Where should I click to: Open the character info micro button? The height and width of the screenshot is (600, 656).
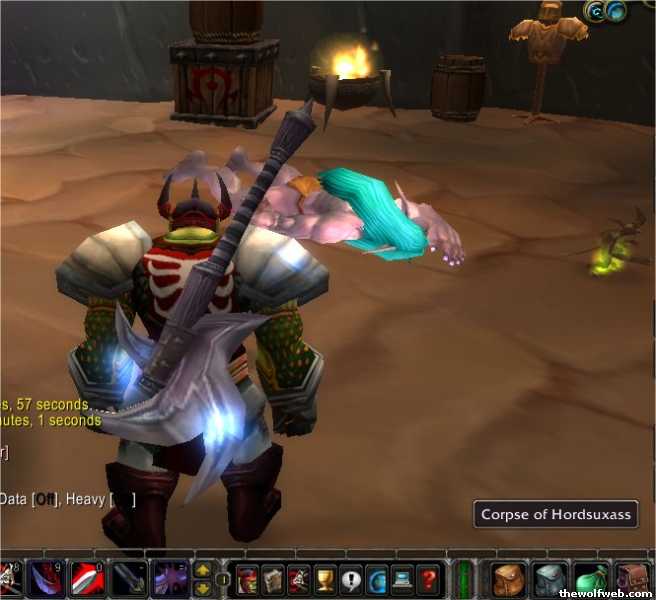coord(246,579)
